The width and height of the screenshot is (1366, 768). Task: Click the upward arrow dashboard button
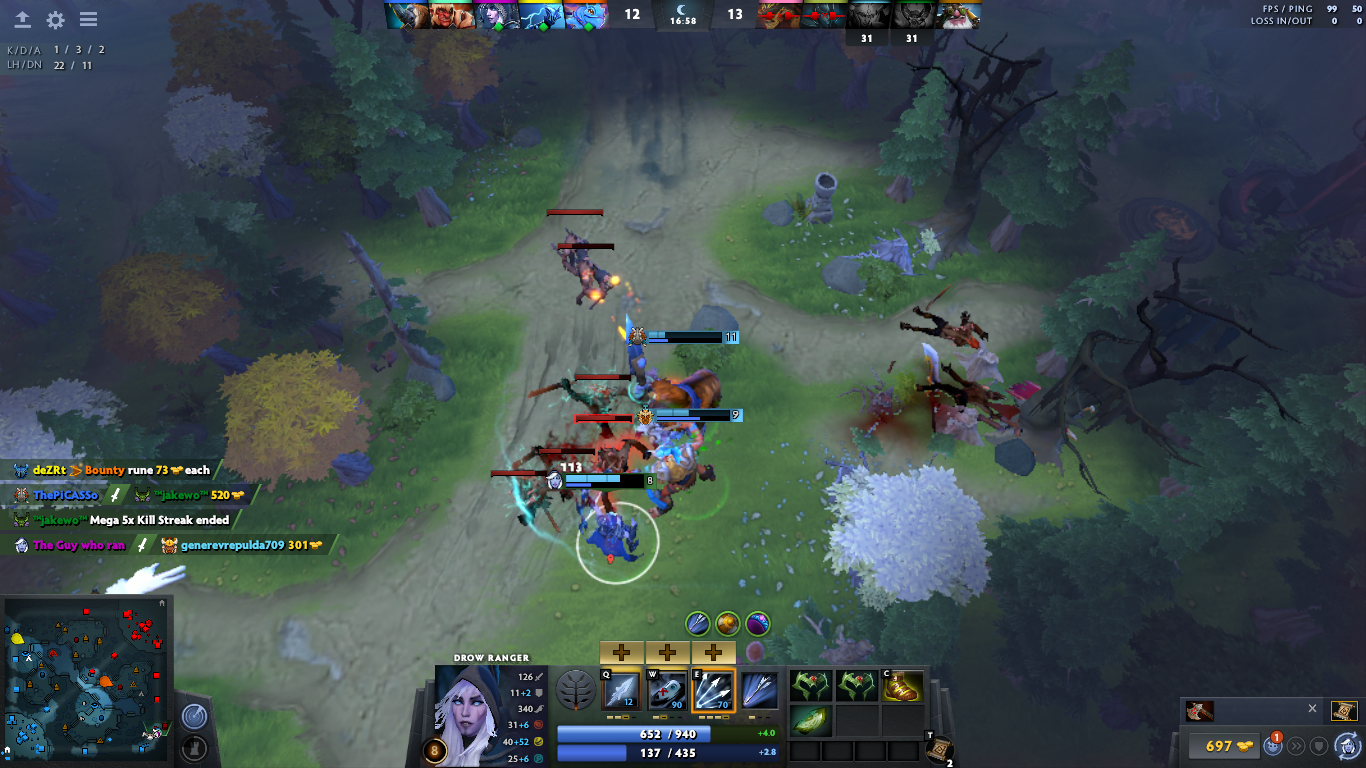22,20
